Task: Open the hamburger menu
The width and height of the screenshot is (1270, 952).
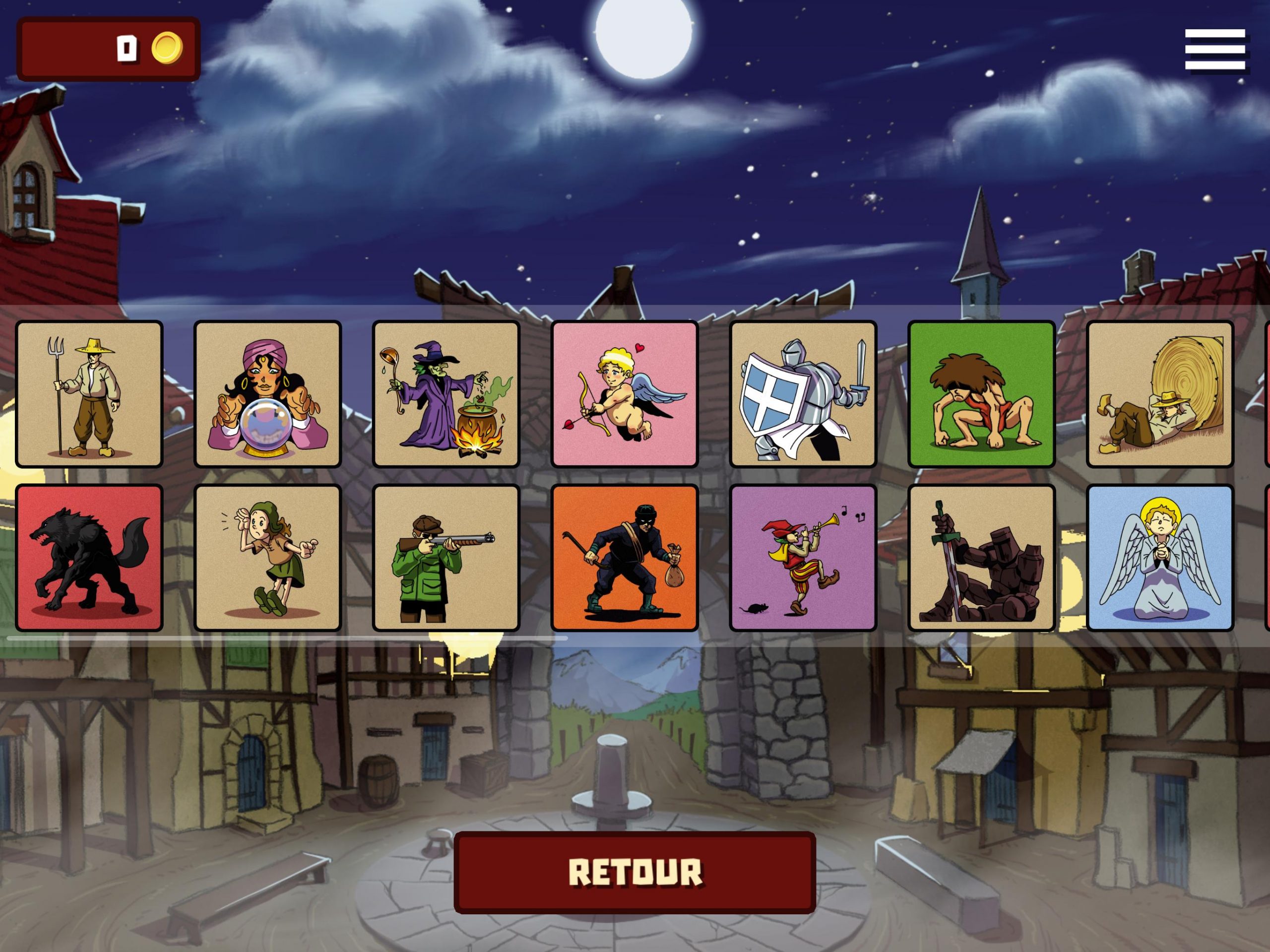Action: point(1214,50)
